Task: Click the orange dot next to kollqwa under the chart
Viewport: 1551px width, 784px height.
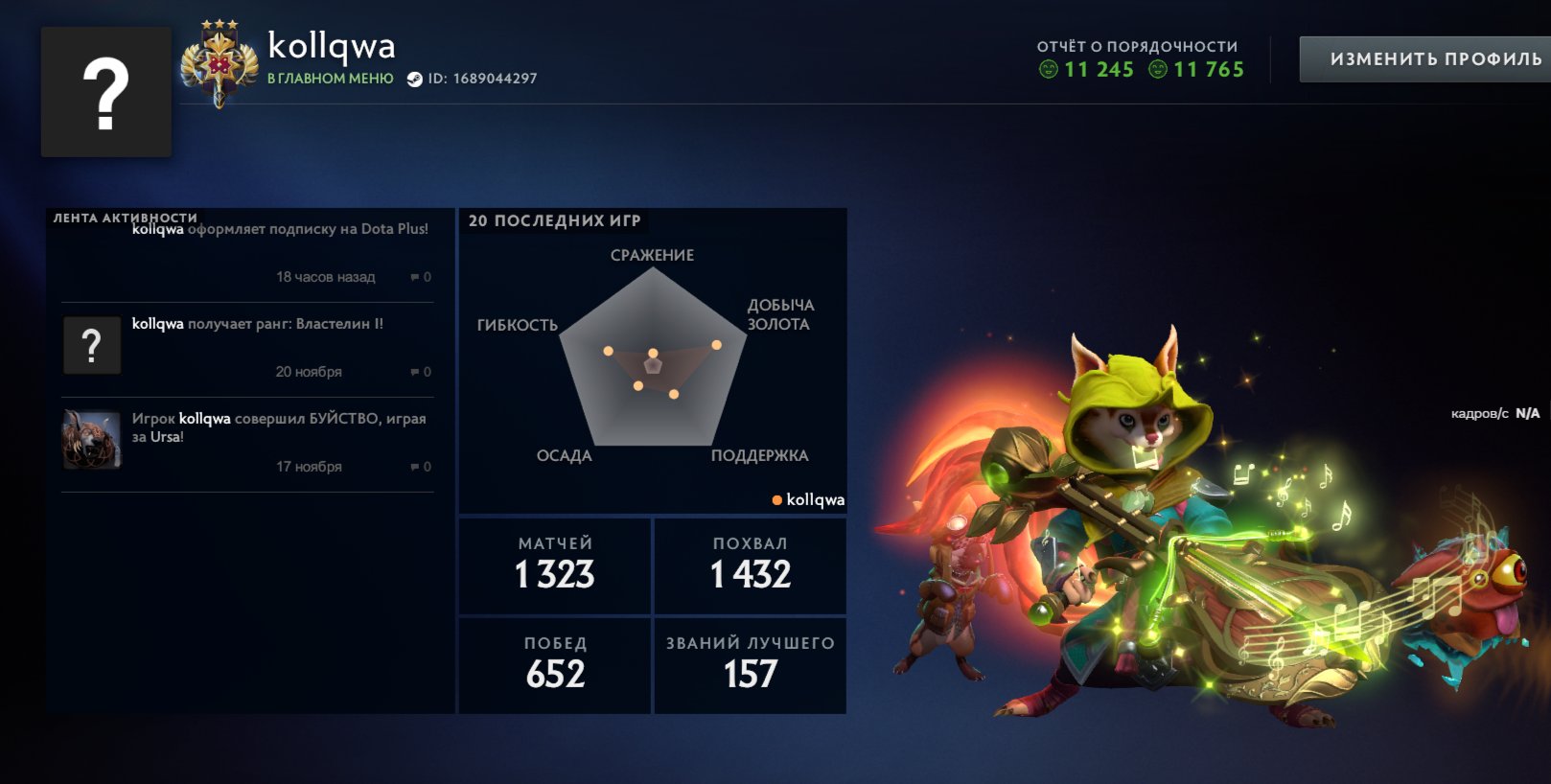Action: pyautogui.click(x=777, y=499)
